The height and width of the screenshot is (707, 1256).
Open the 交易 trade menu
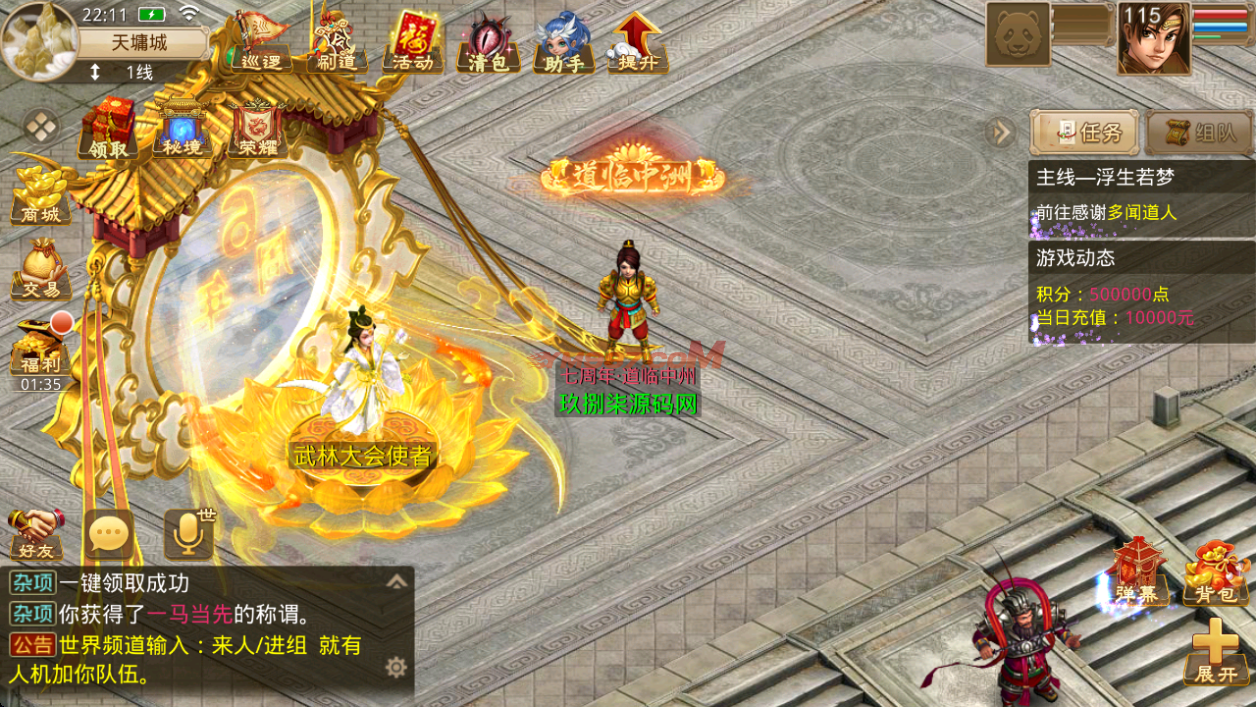pos(41,270)
